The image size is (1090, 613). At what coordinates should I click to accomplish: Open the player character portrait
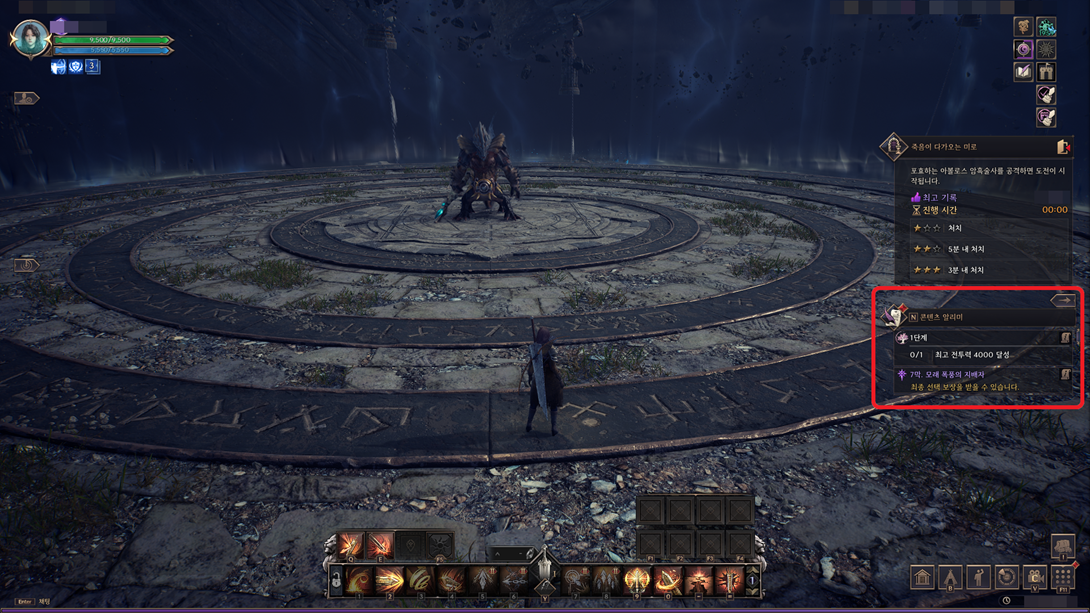(x=30, y=39)
